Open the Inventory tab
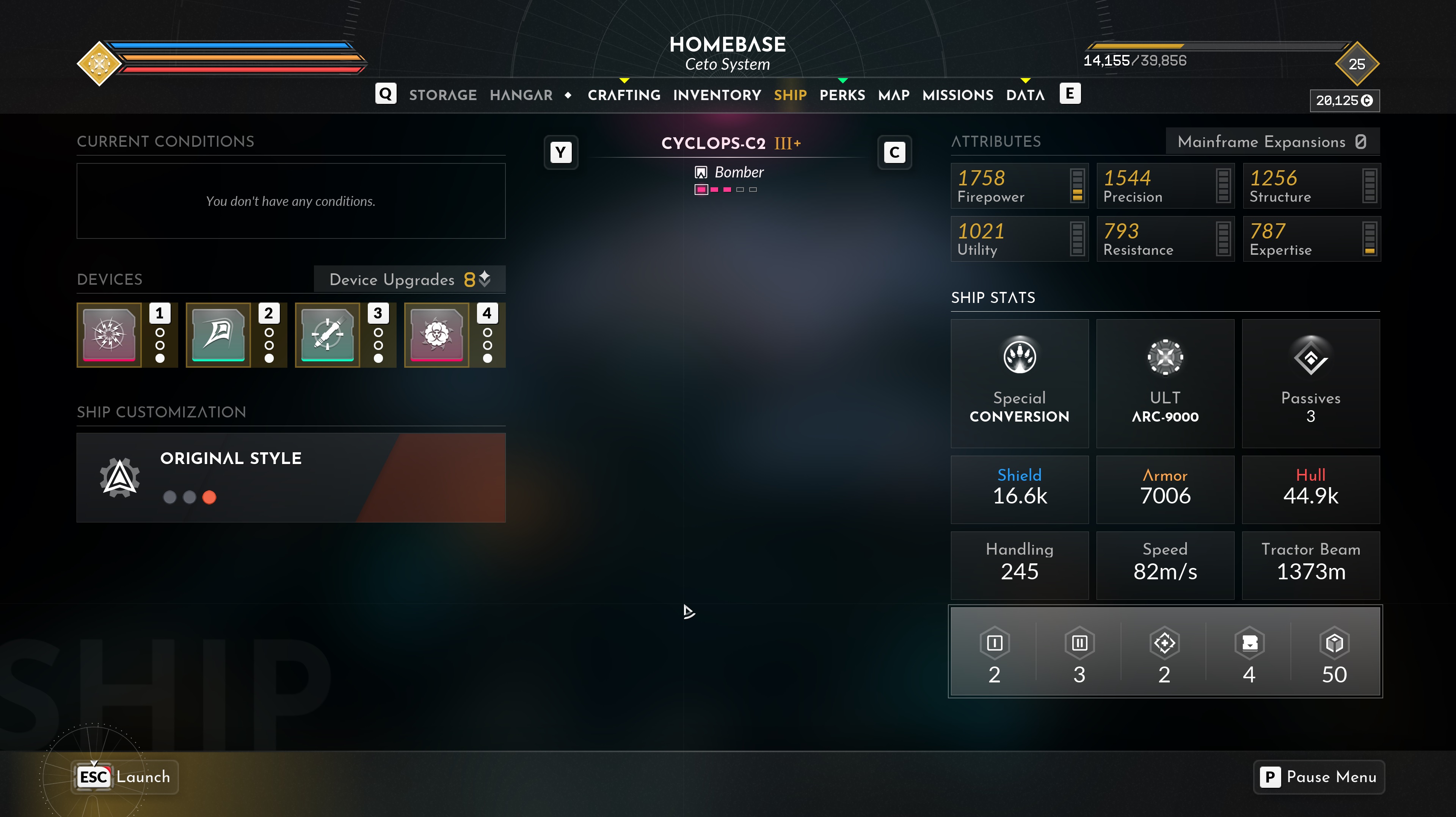 click(717, 95)
